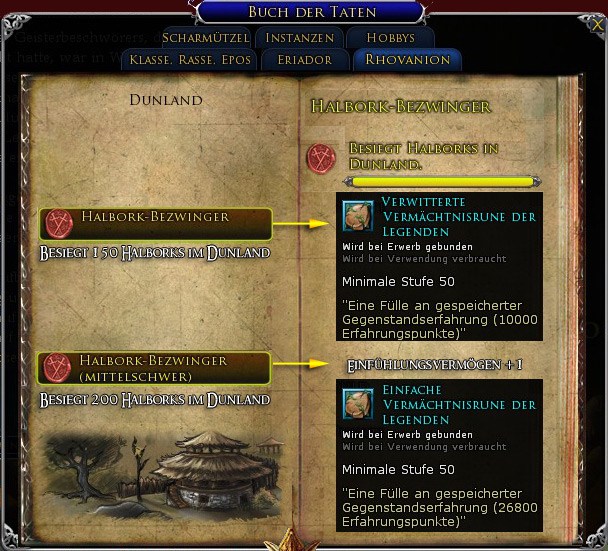This screenshot has height=551, width=608.
Task: Select the Halbork-Bezwinger deed for 150 Halborks
Action: point(155,222)
